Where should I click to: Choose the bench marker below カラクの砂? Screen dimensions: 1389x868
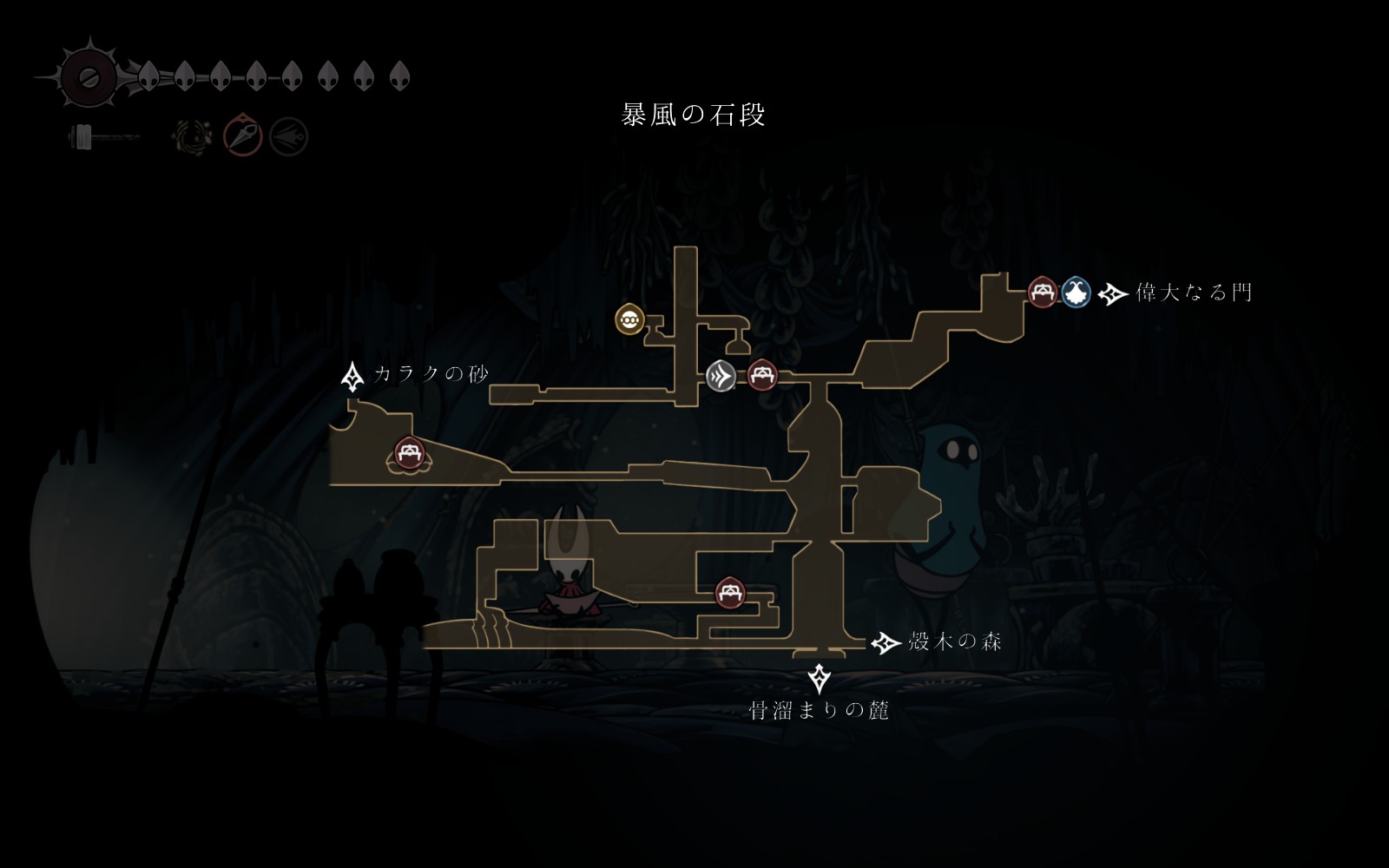pyautogui.click(x=408, y=452)
